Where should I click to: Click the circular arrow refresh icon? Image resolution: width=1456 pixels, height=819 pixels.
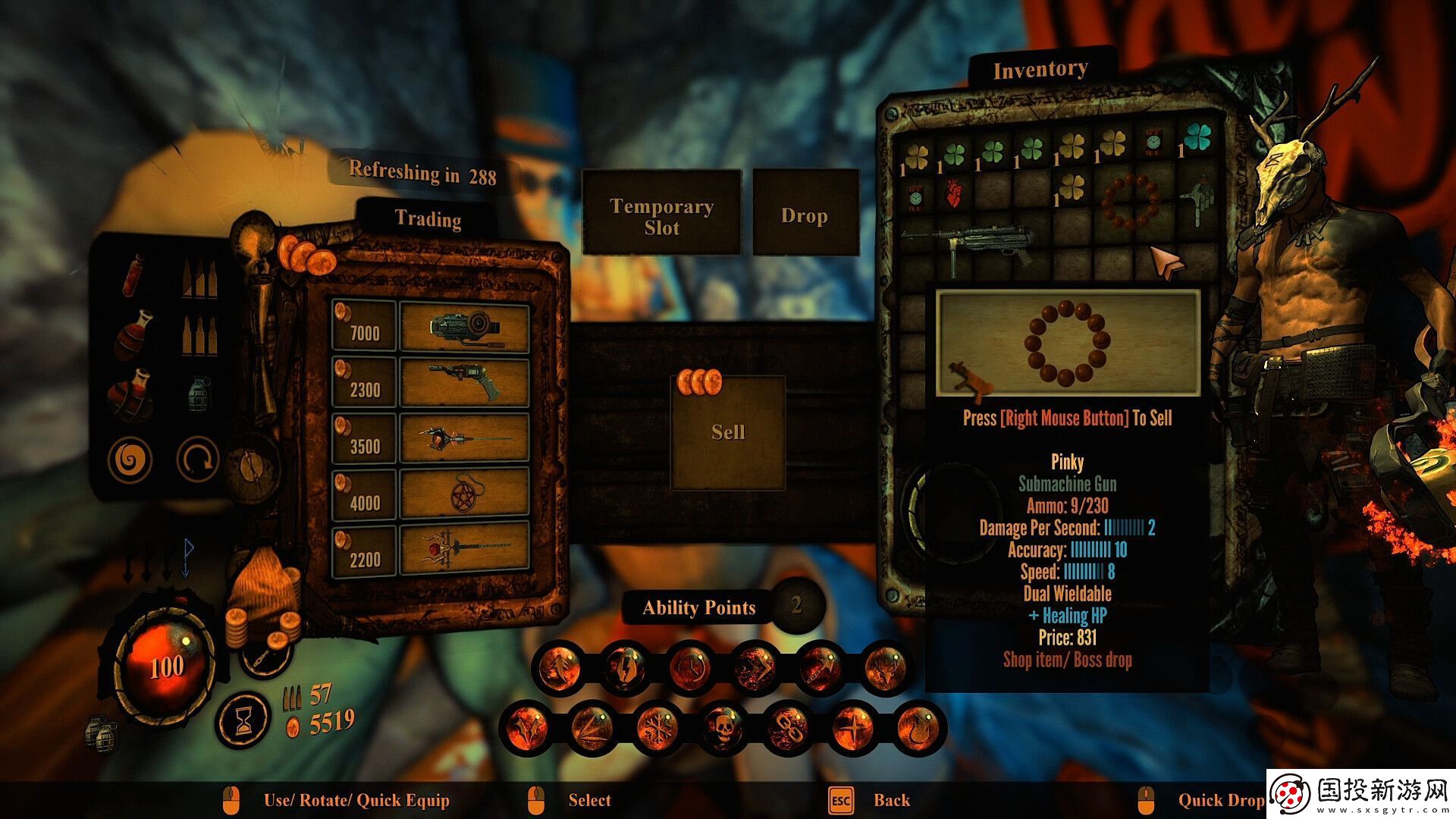pos(197,460)
